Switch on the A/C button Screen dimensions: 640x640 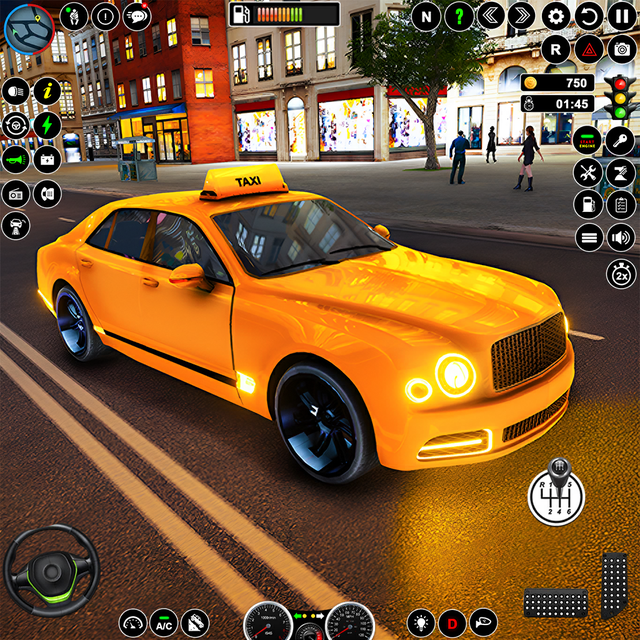(164, 621)
